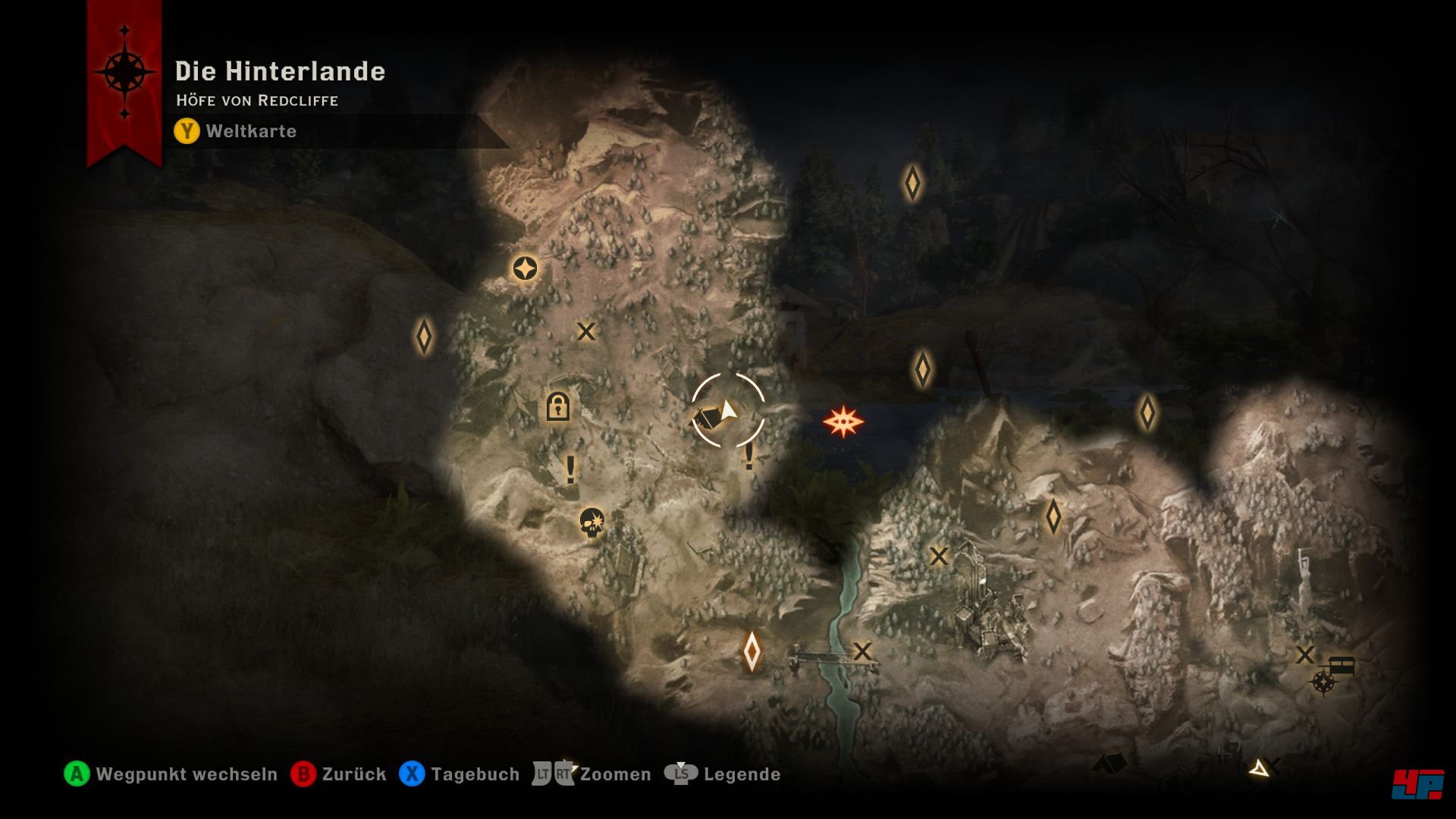Select the X marker beside the bridge
The image size is (1456, 819).
click(x=862, y=651)
